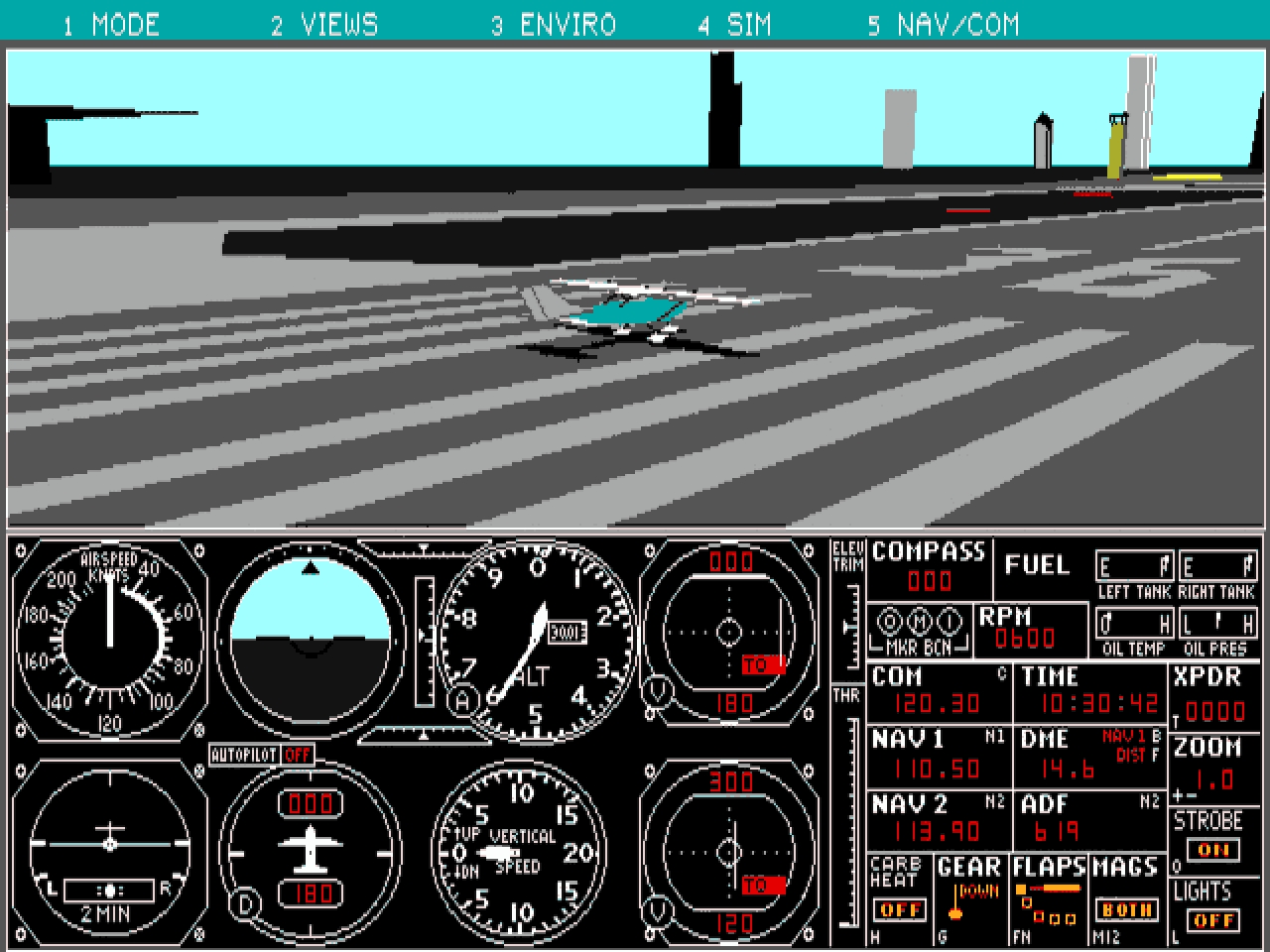Screen dimensions: 1270x952
Task: Open the ENVIRO menu
Action: 554,24
